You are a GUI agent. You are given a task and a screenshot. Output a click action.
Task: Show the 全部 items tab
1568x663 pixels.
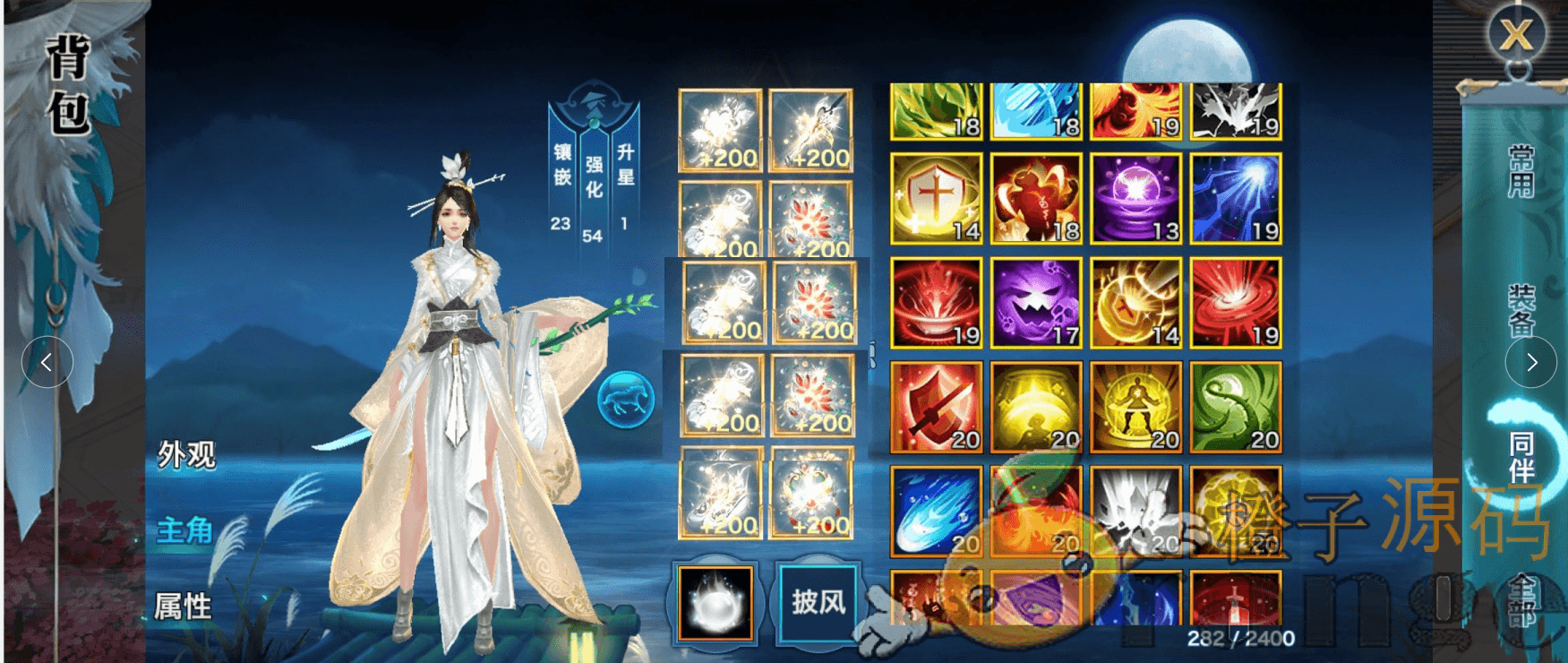tap(1522, 598)
